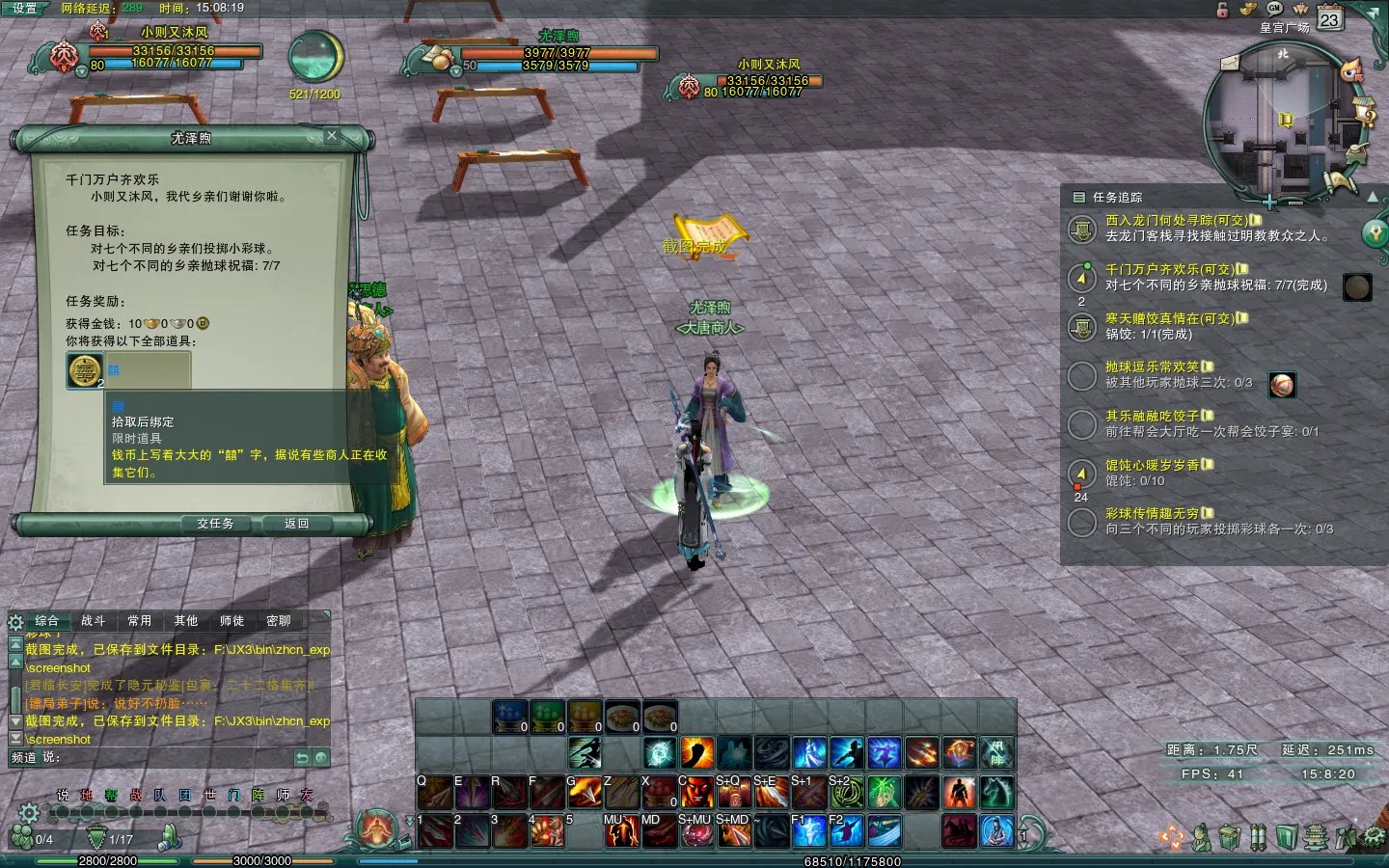
Task: Open the 设置 settings menu
Action: (x=24, y=8)
